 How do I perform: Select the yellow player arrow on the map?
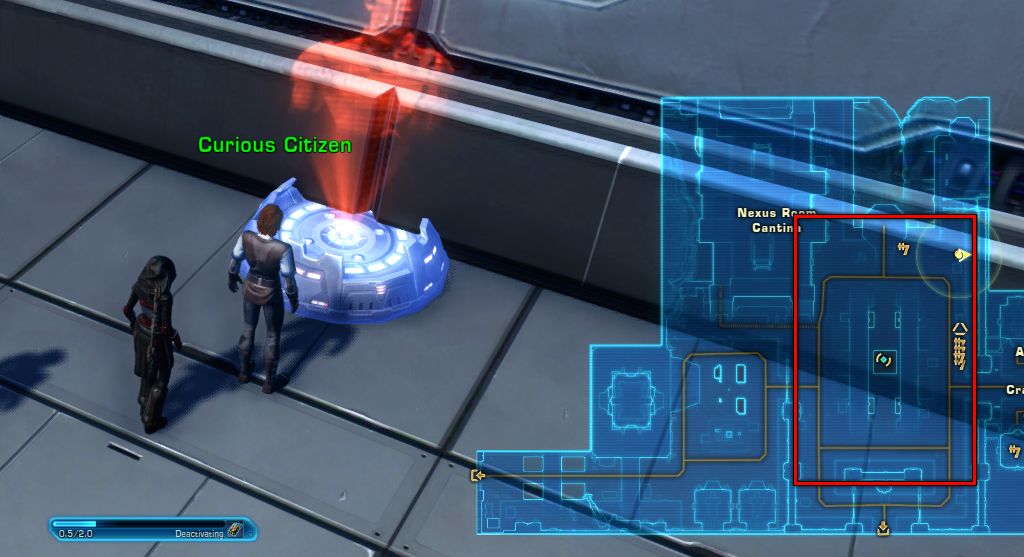(962, 256)
